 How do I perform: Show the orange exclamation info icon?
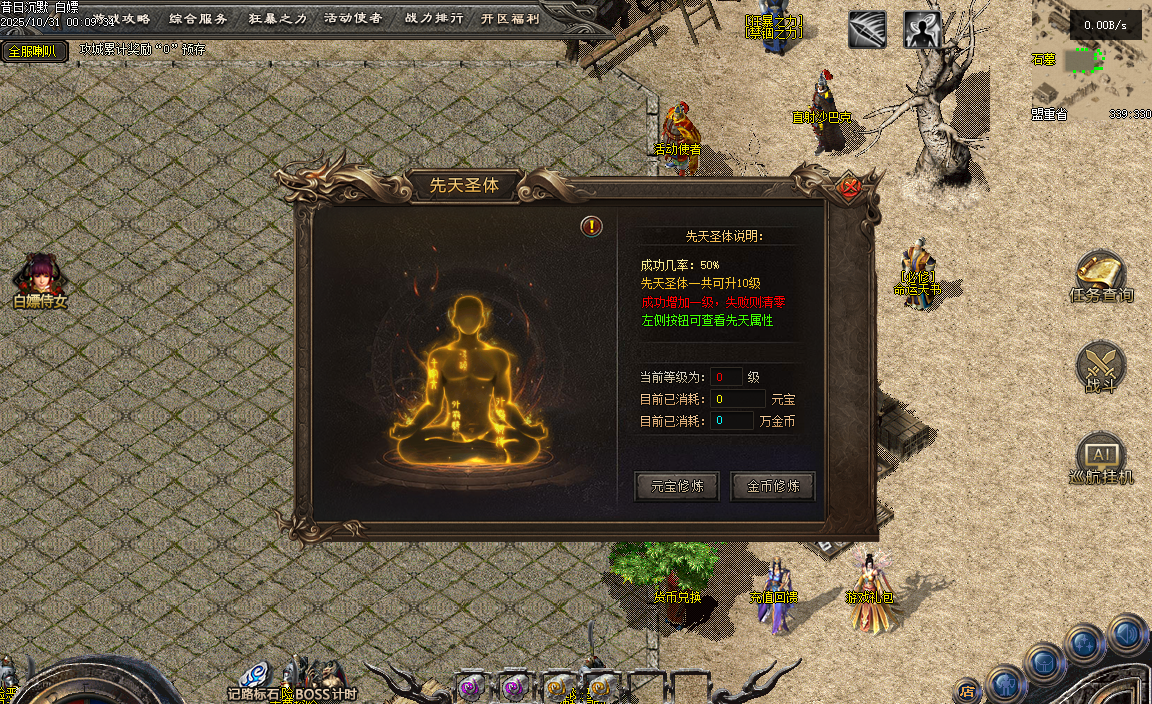[592, 226]
